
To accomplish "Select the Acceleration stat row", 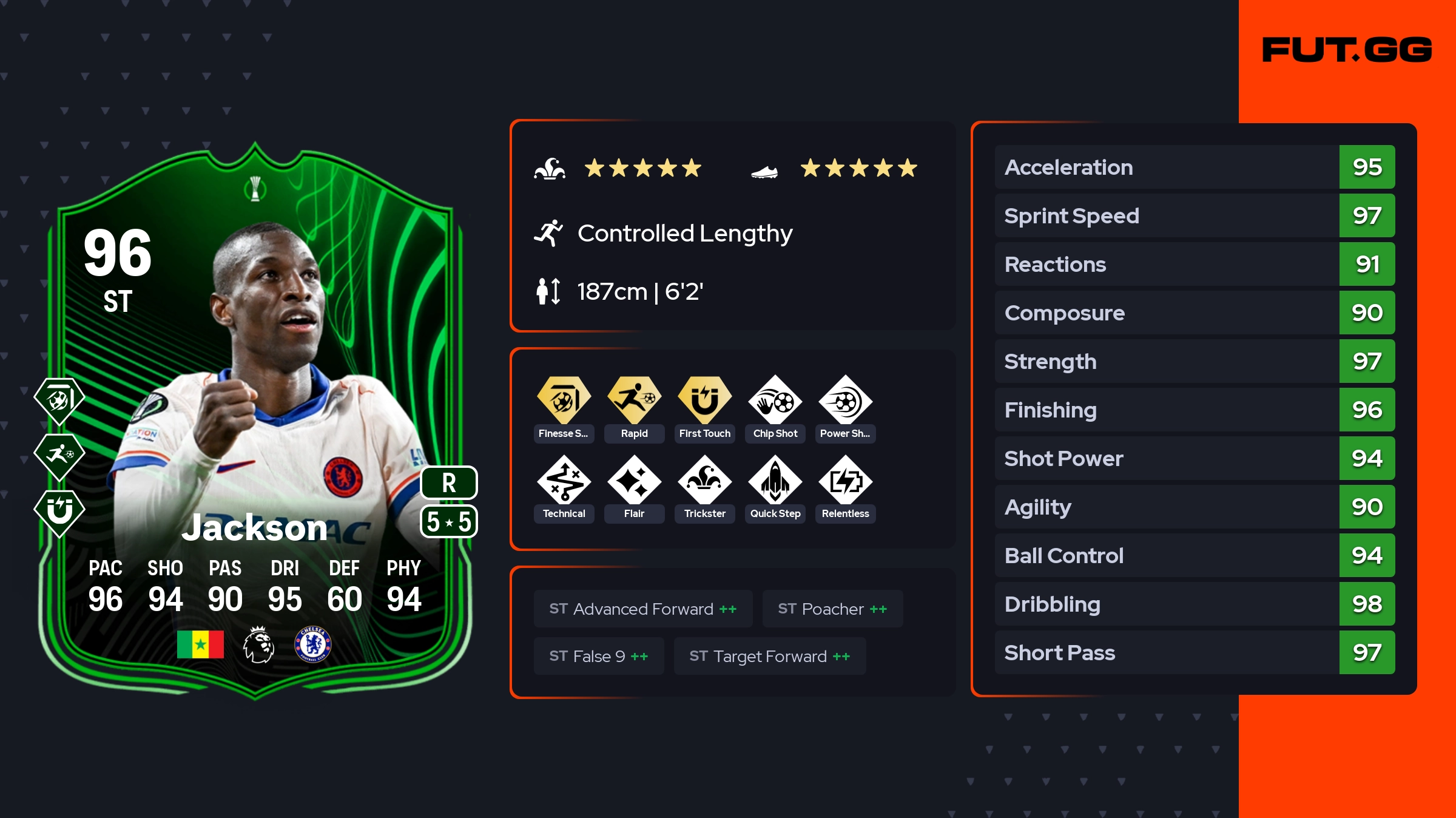I will click(1195, 167).
